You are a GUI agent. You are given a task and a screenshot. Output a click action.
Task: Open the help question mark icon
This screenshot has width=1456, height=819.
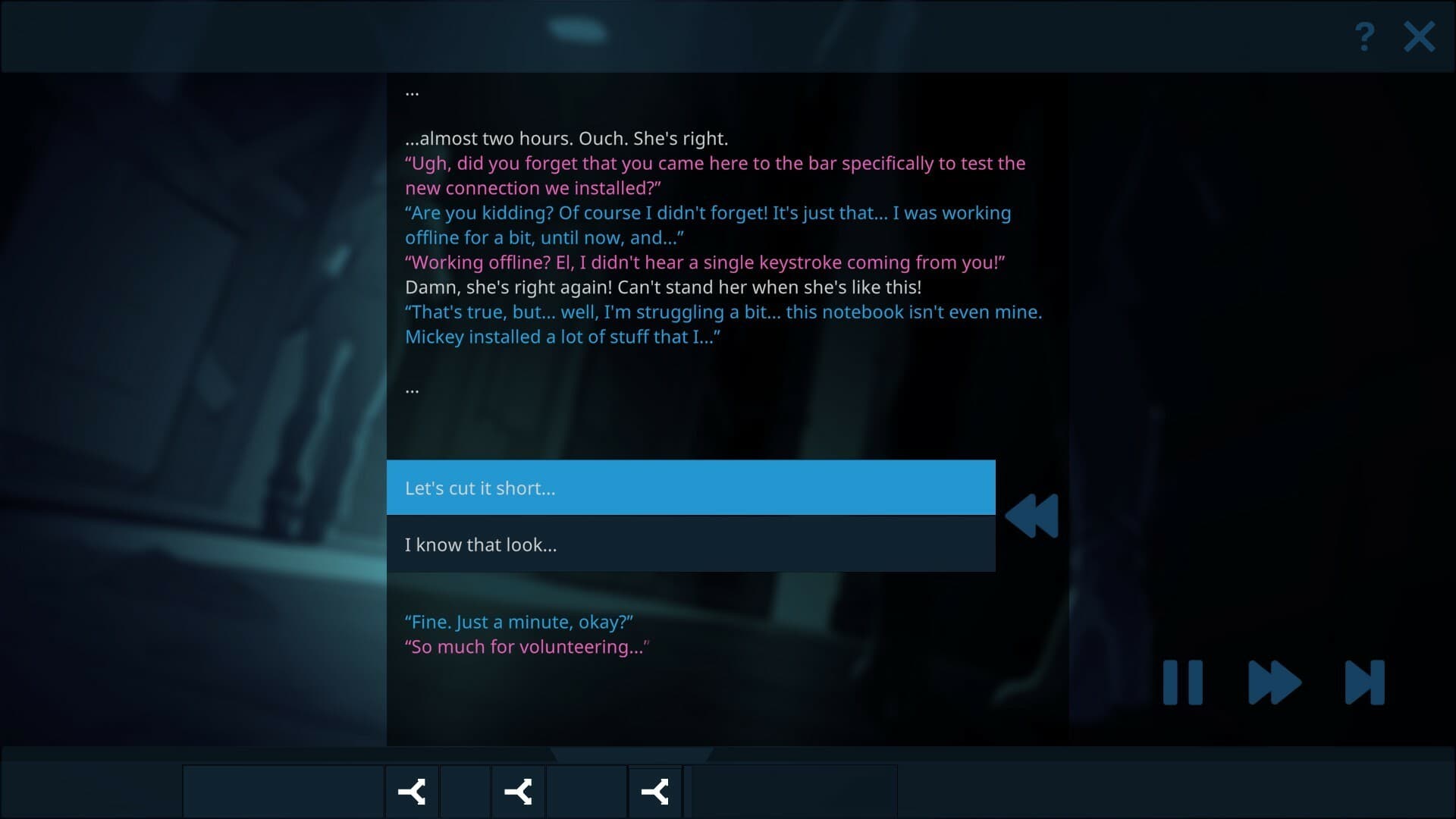[x=1363, y=35]
